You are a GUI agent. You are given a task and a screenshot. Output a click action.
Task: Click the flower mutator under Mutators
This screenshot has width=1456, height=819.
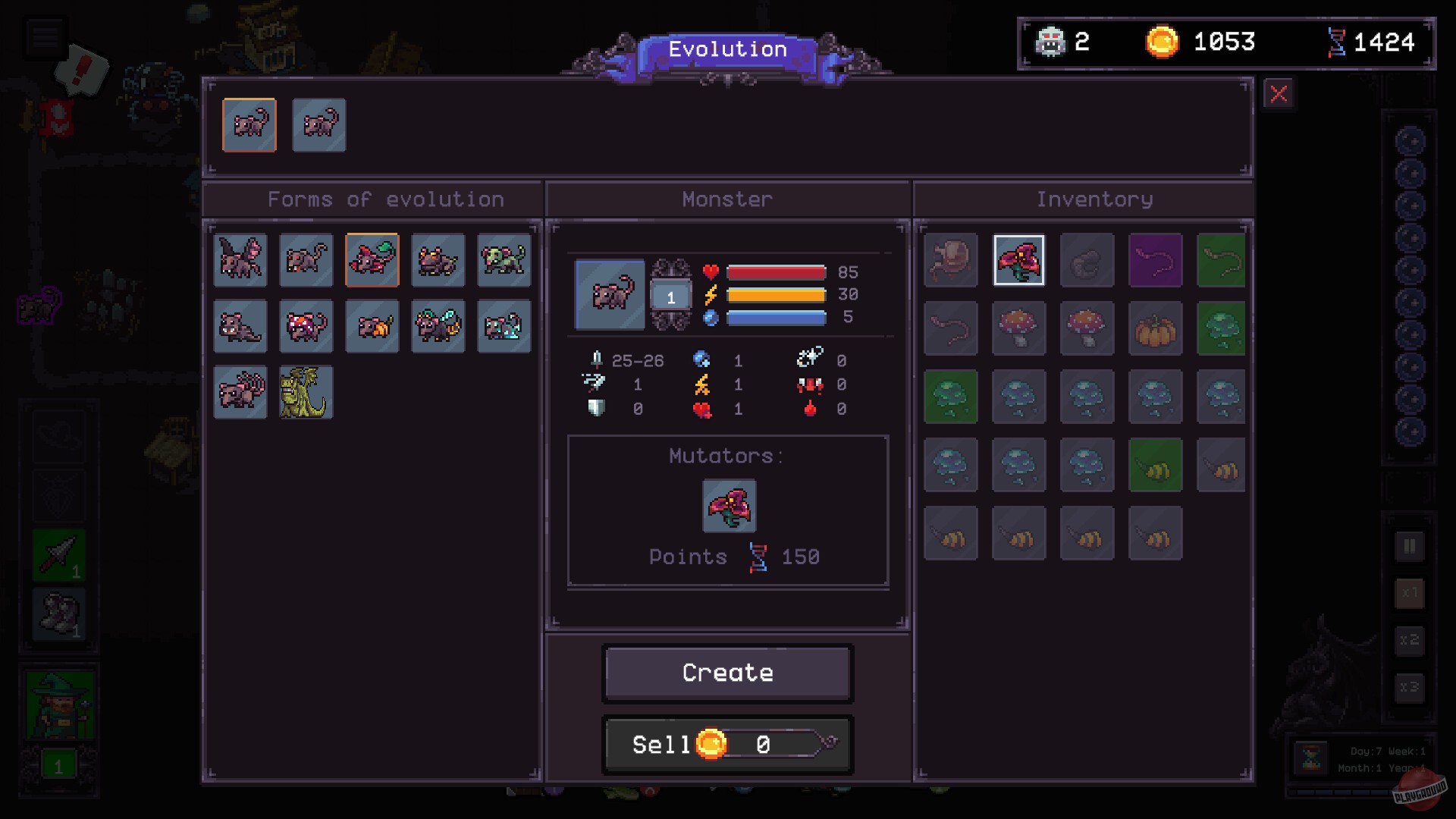[728, 506]
